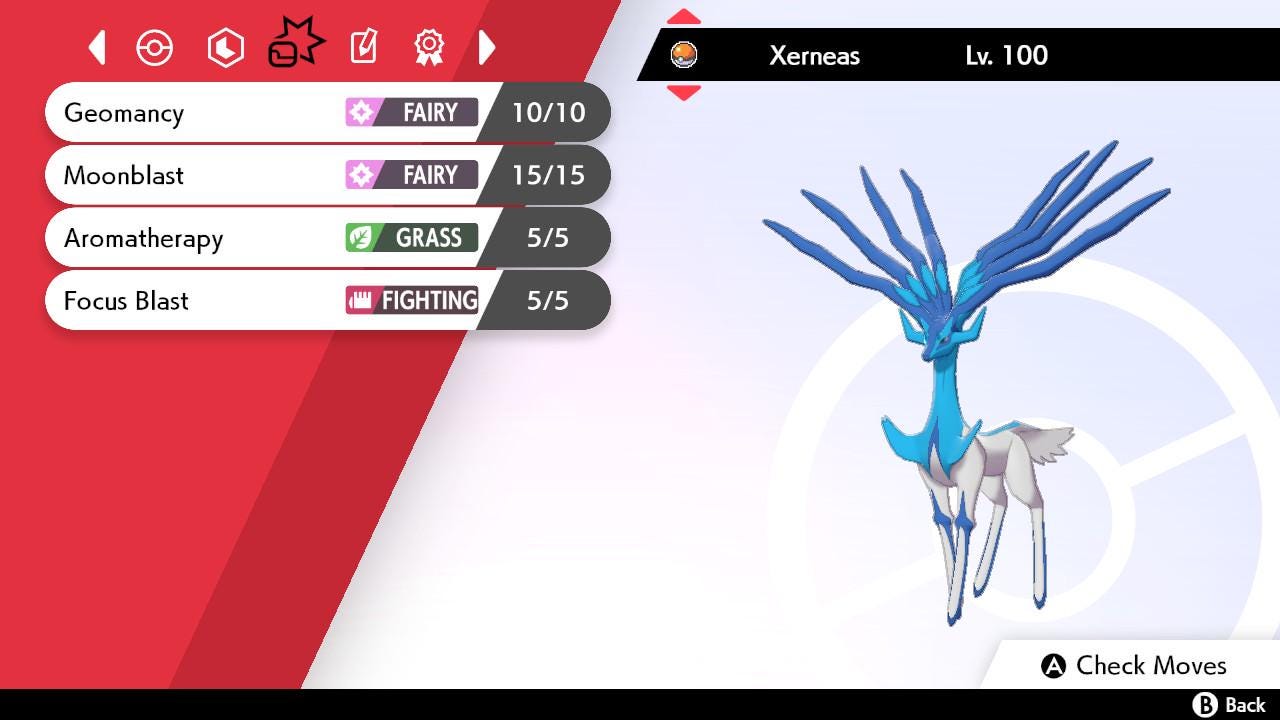1280x720 pixels.
Task: Switch to the hexagon stats tab
Action: click(225, 48)
